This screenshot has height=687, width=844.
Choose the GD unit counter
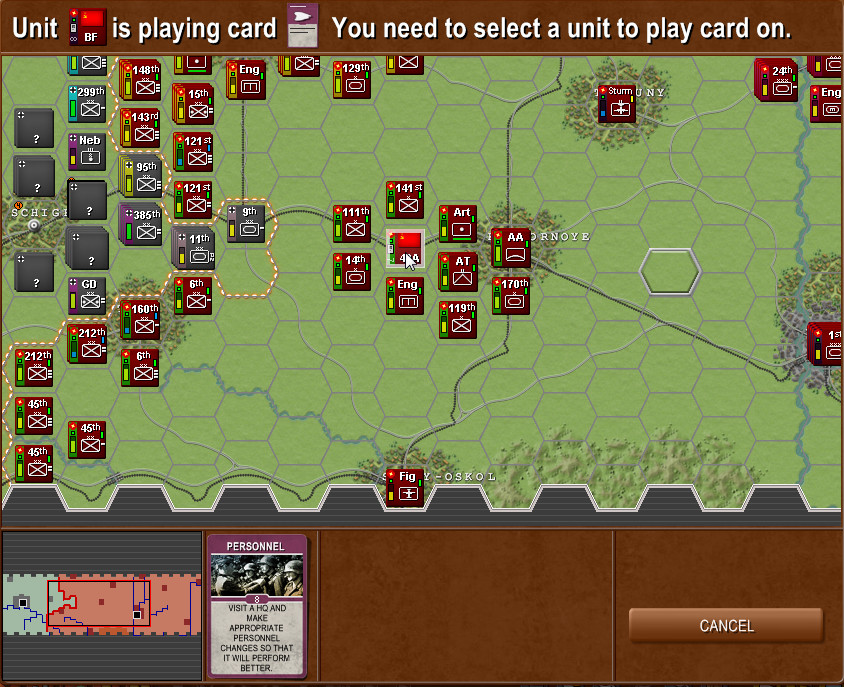click(87, 295)
